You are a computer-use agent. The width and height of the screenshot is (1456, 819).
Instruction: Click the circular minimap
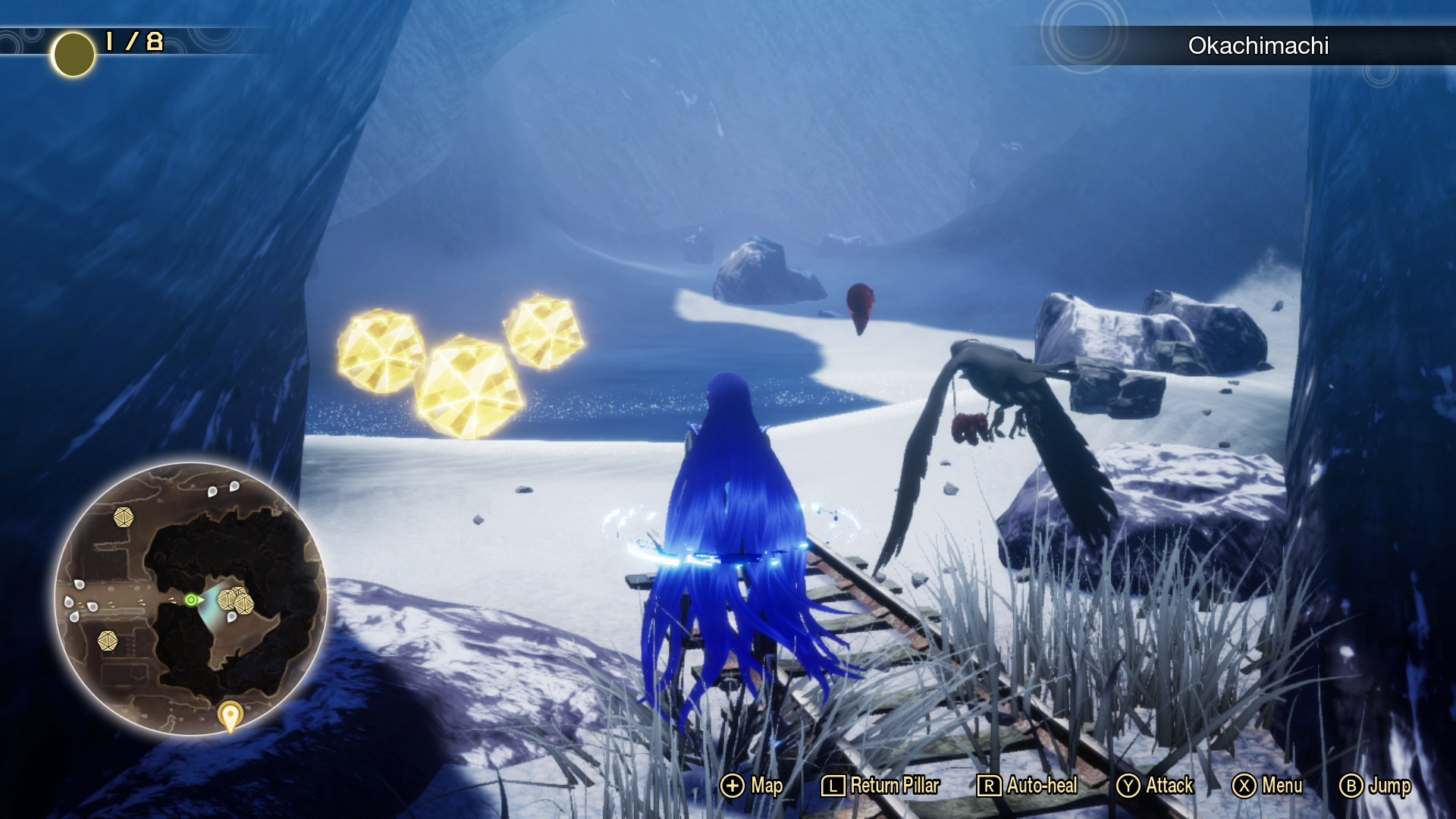pos(191,599)
